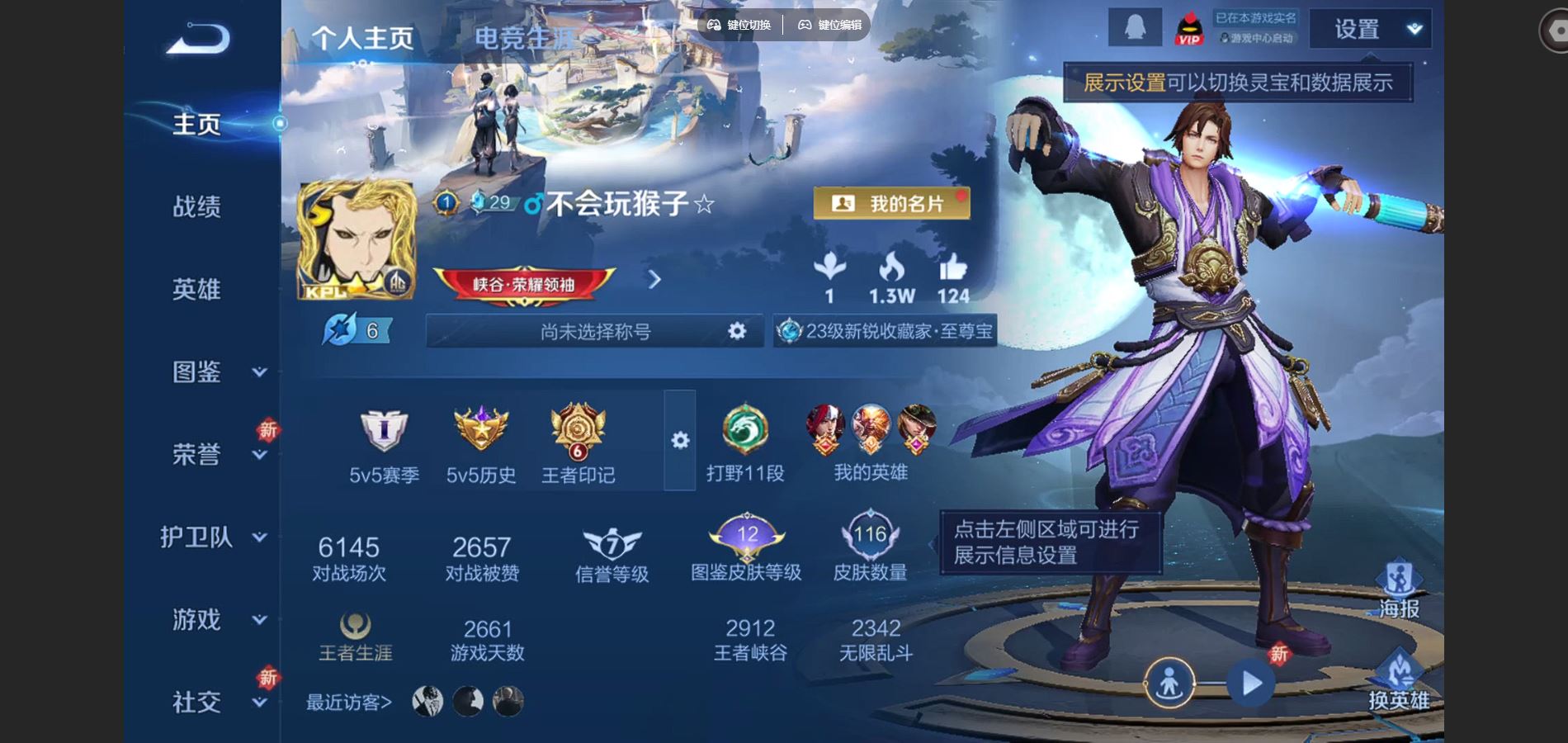Choose a title in 尚未选择称号 field

pyautogui.click(x=595, y=331)
